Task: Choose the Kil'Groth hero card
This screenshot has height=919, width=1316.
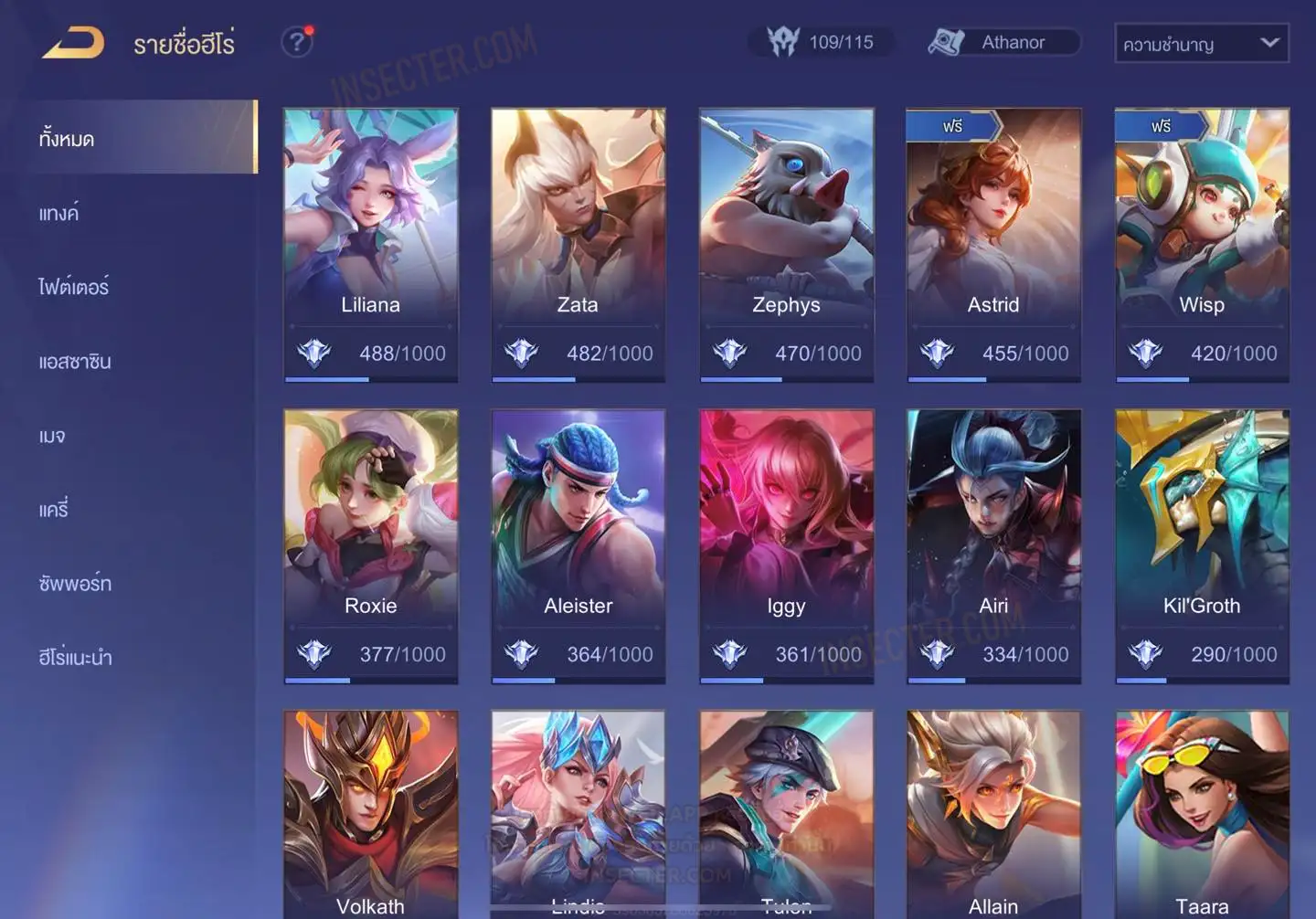Action: click(x=1202, y=545)
